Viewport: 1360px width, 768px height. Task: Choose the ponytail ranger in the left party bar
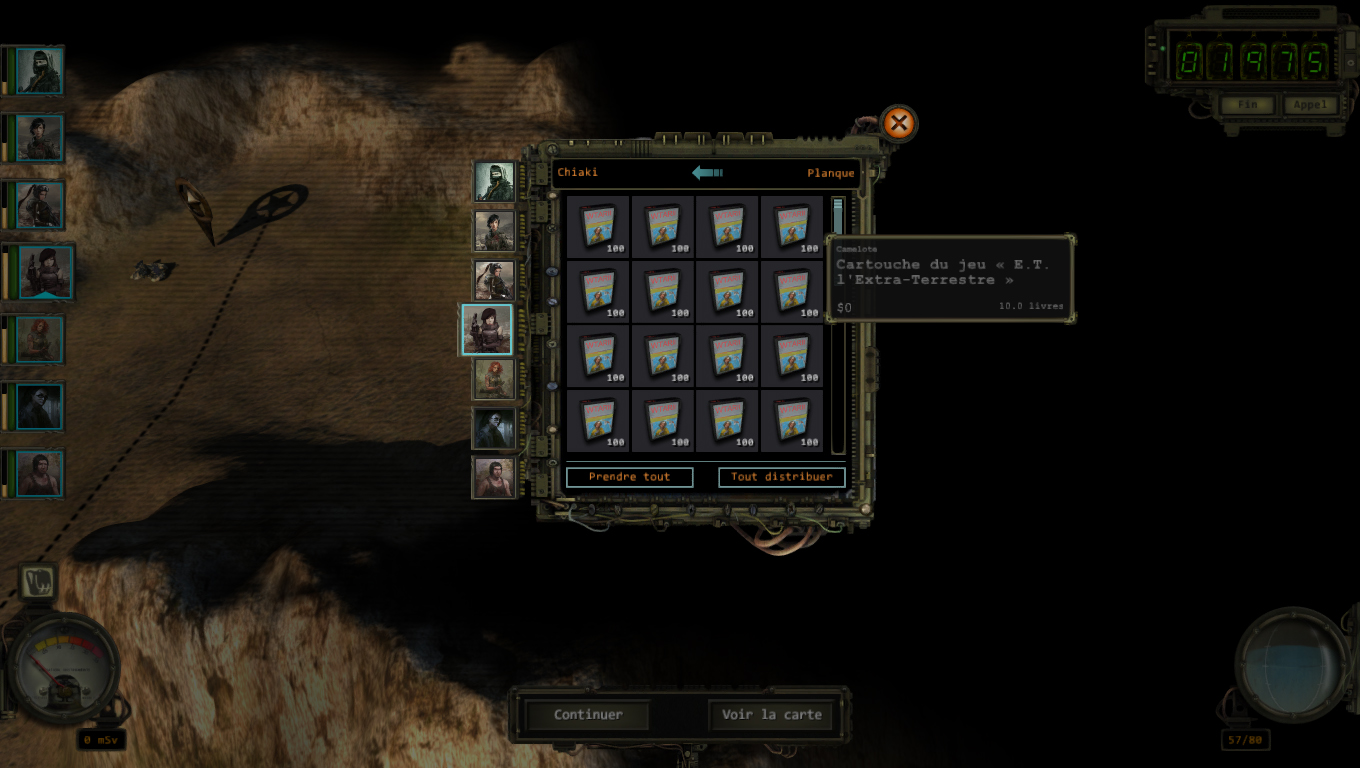coord(39,205)
